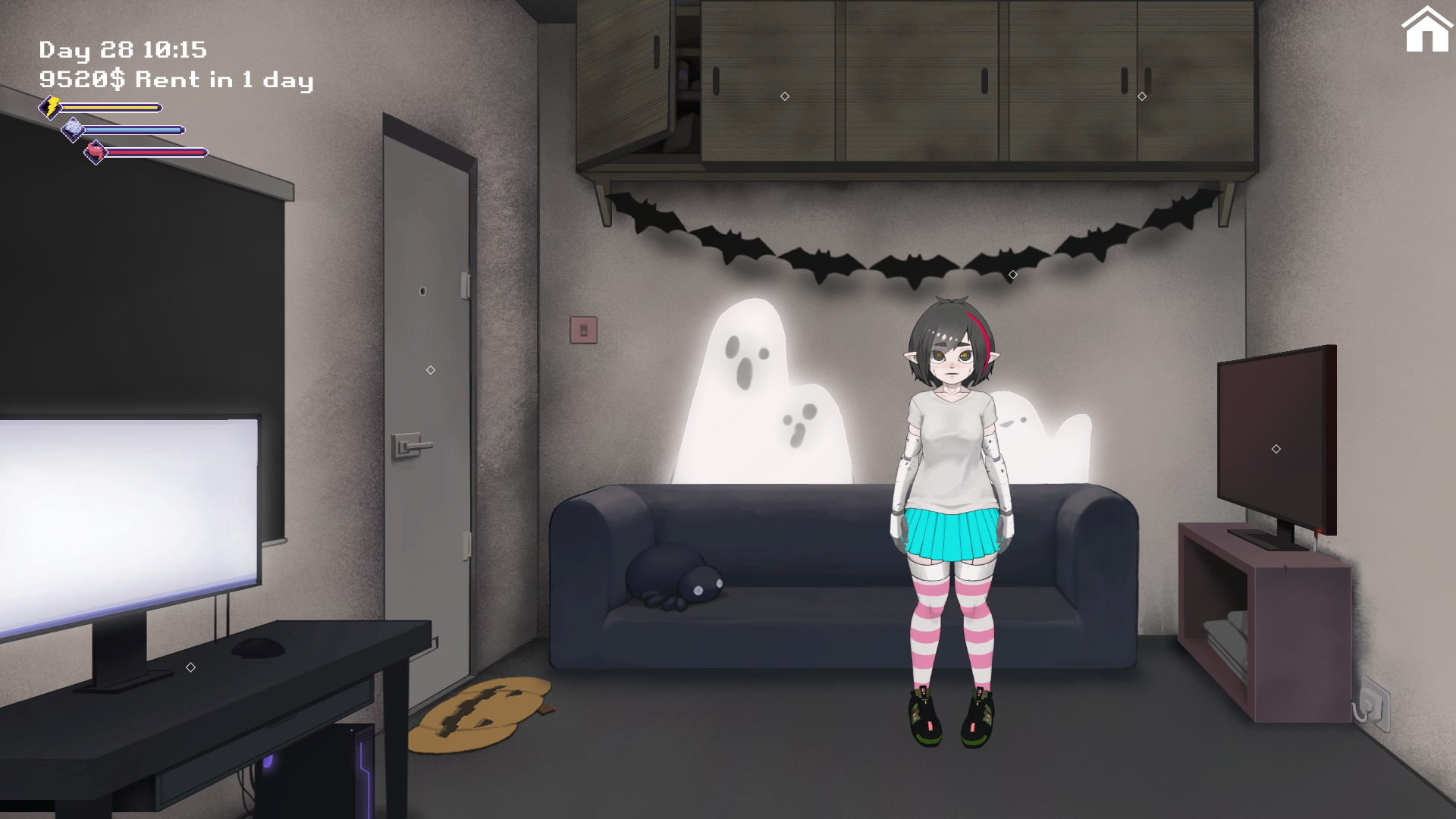This screenshot has width=1456, height=819.
Task: Click the diamond marker on the computer desk
Action: 189,667
